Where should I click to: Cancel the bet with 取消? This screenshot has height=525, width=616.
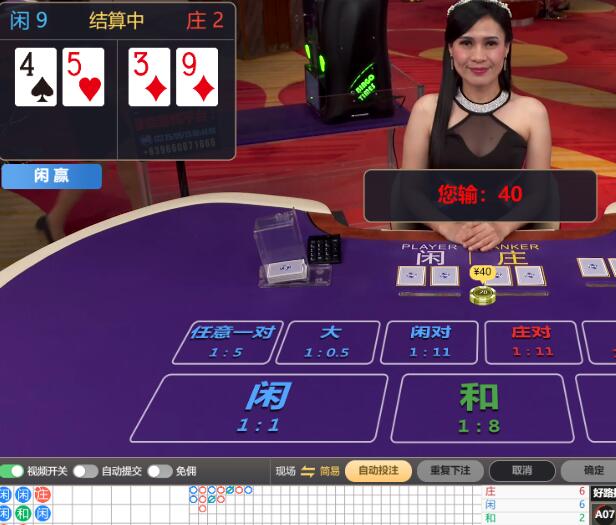521,471
